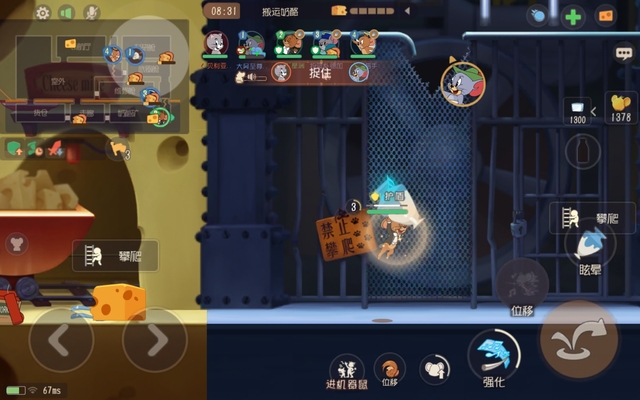Open the chat speech bubble

(624, 53)
